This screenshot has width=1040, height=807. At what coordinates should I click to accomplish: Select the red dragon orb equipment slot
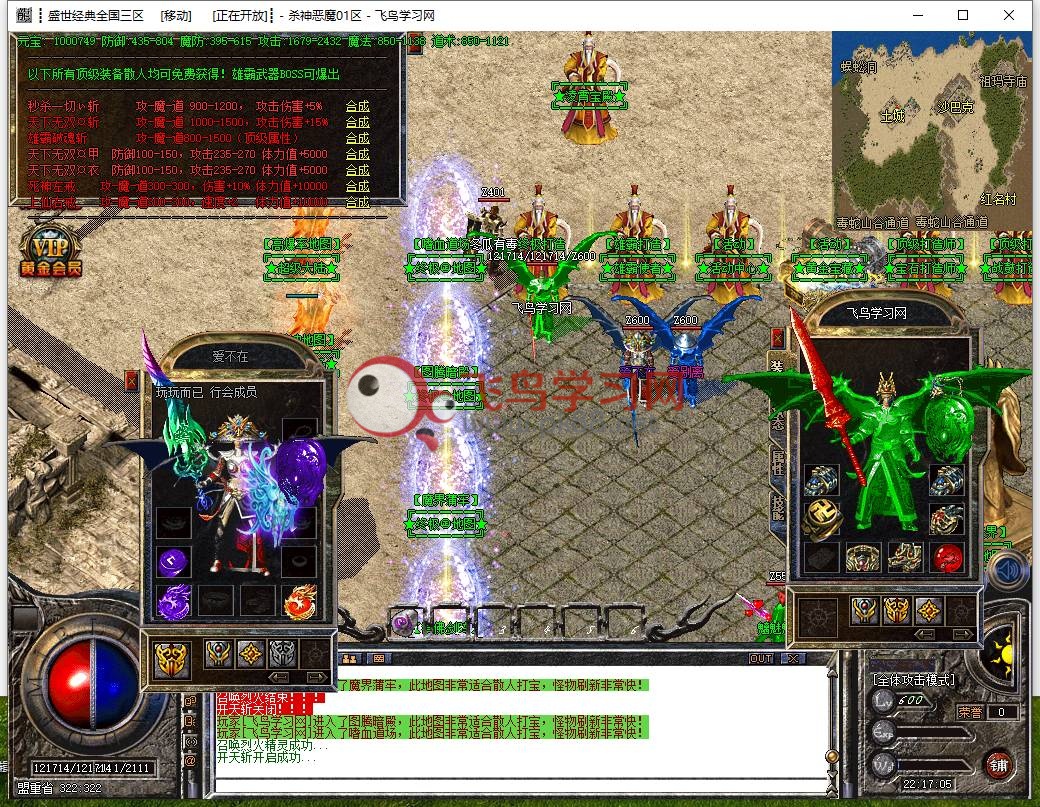click(946, 557)
